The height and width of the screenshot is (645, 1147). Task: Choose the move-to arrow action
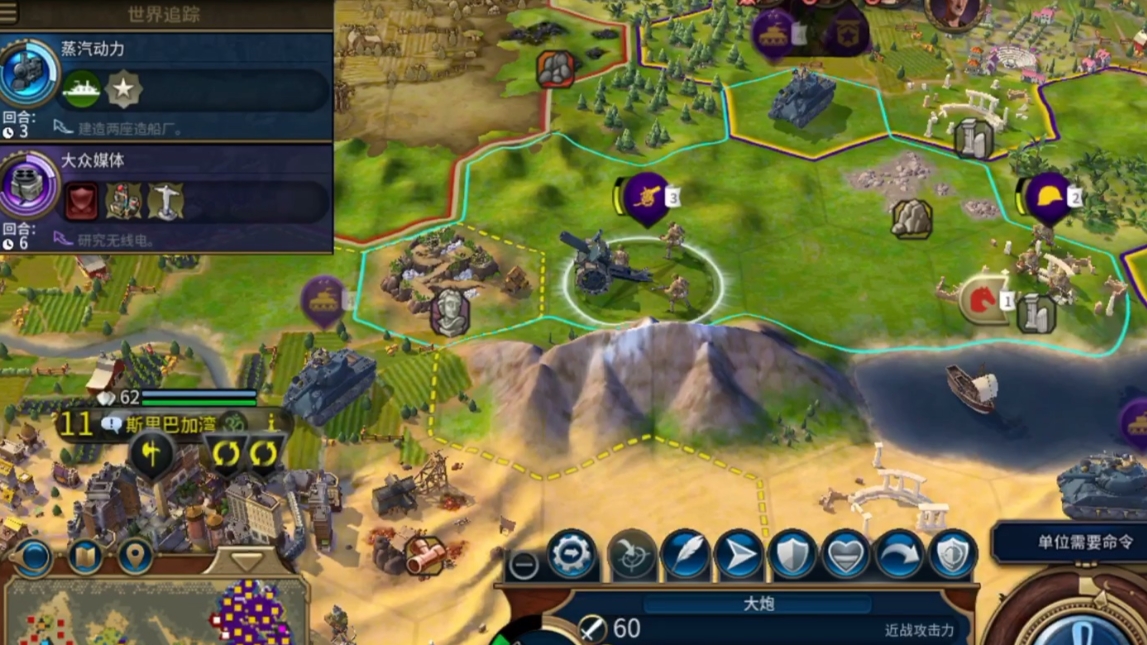pyautogui.click(x=740, y=556)
